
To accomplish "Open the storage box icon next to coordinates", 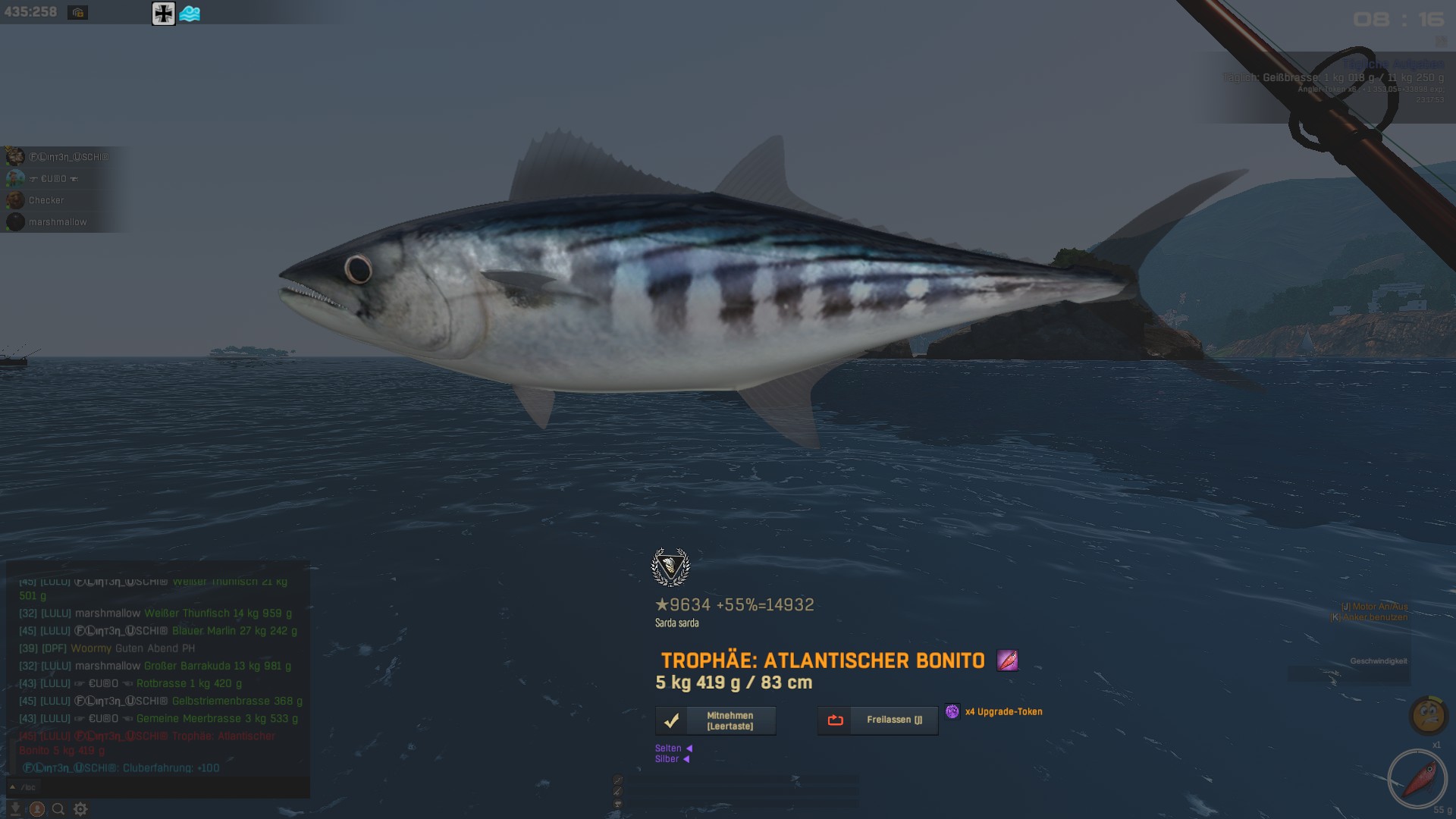I will coord(77,13).
